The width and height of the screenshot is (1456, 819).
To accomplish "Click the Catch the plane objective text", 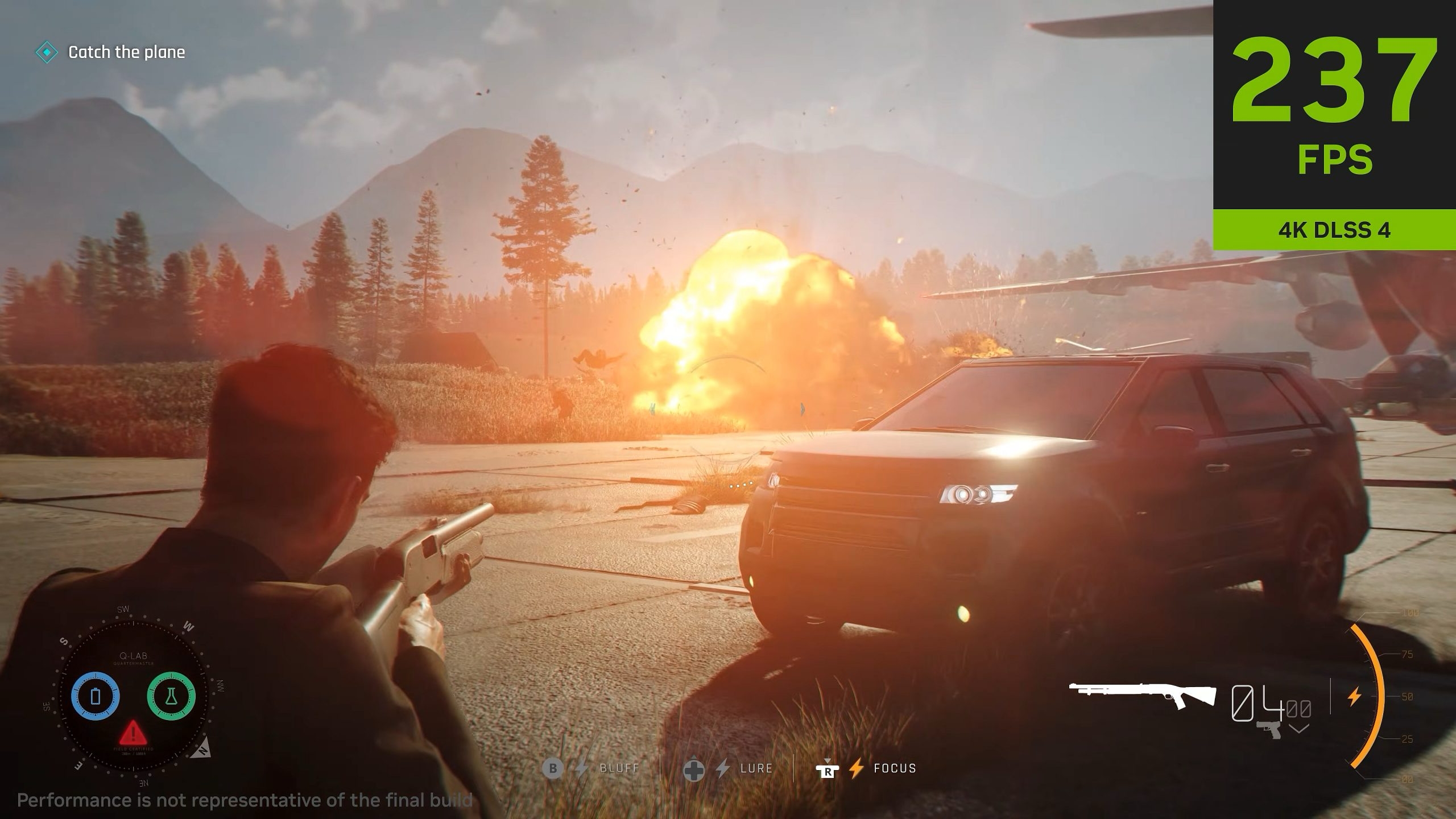I will (x=126, y=52).
